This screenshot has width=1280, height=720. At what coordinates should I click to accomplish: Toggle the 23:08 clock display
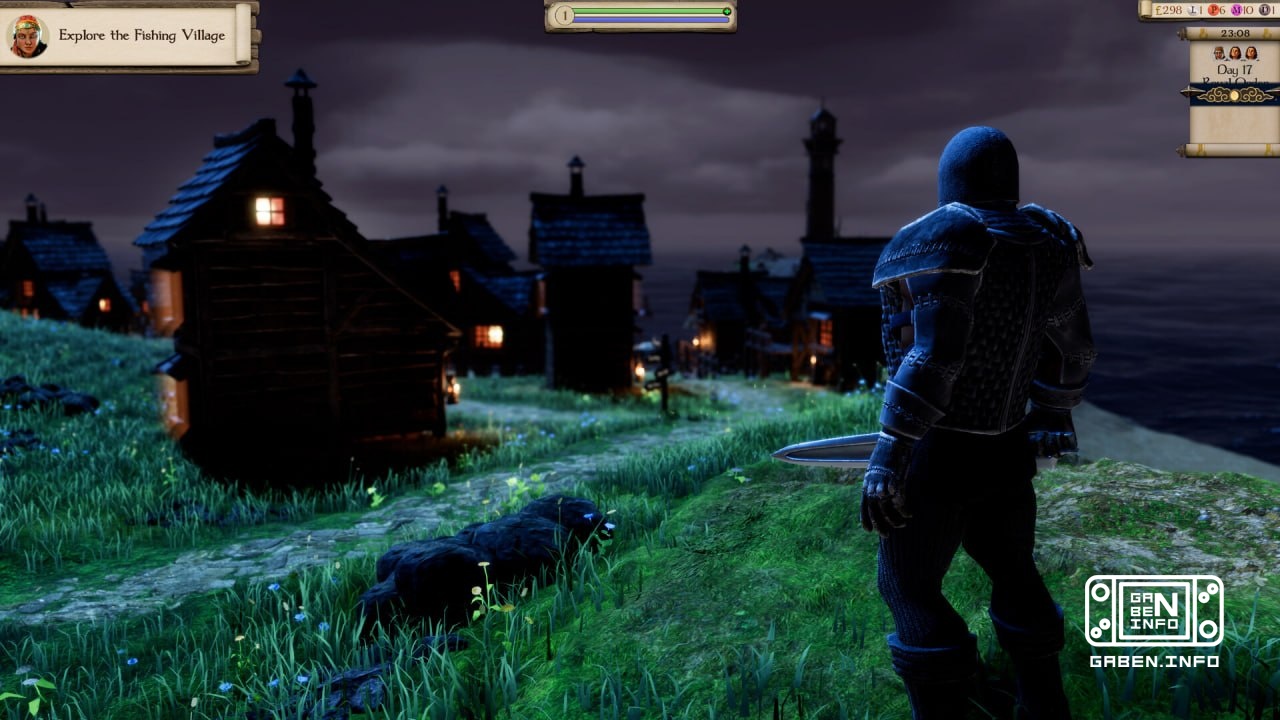coord(1234,32)
